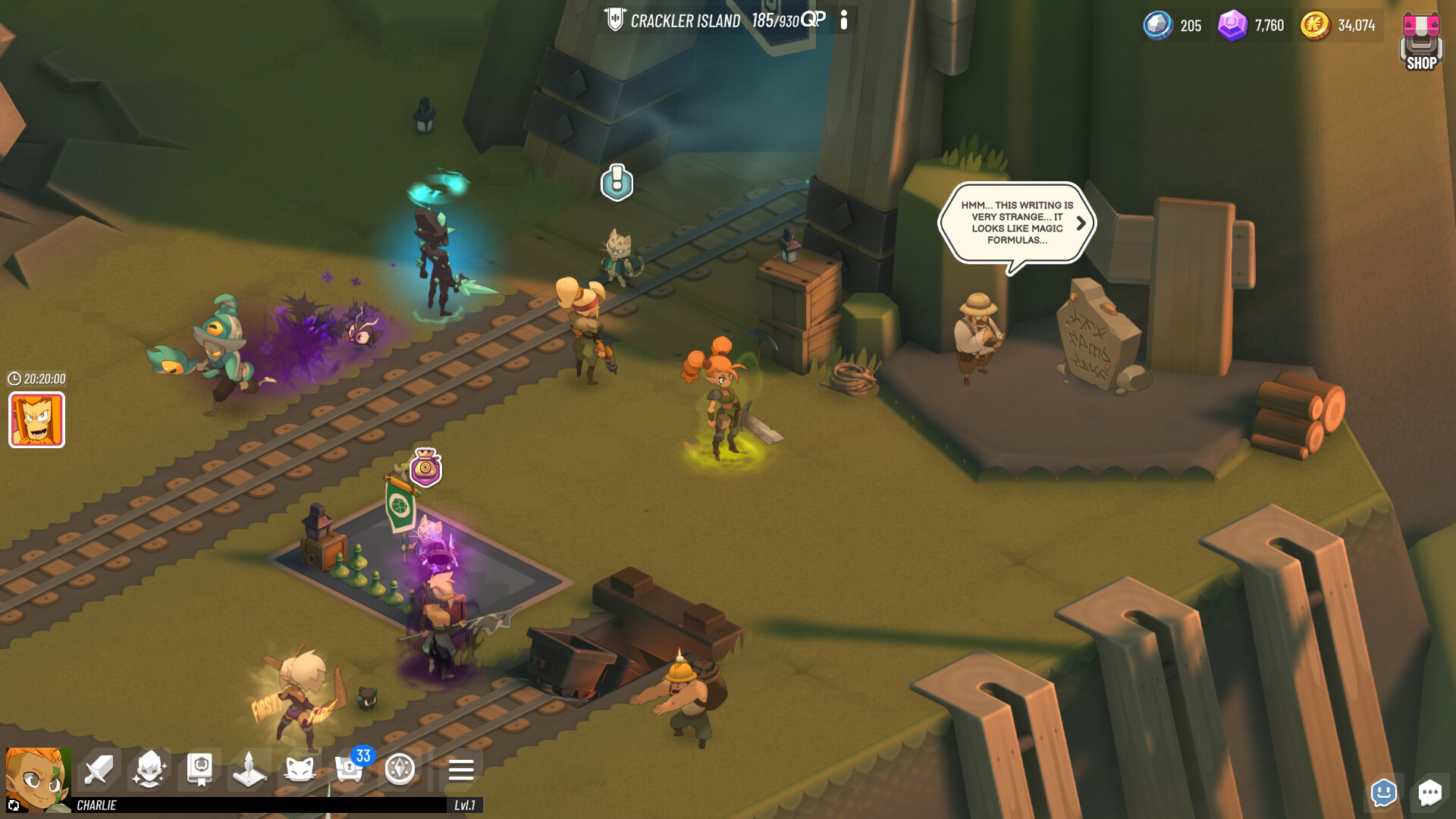The height and width of the screenshot is (819, 1456).
Task: Open the hamburger menu beside the toolbar
Action: point(460,770)
